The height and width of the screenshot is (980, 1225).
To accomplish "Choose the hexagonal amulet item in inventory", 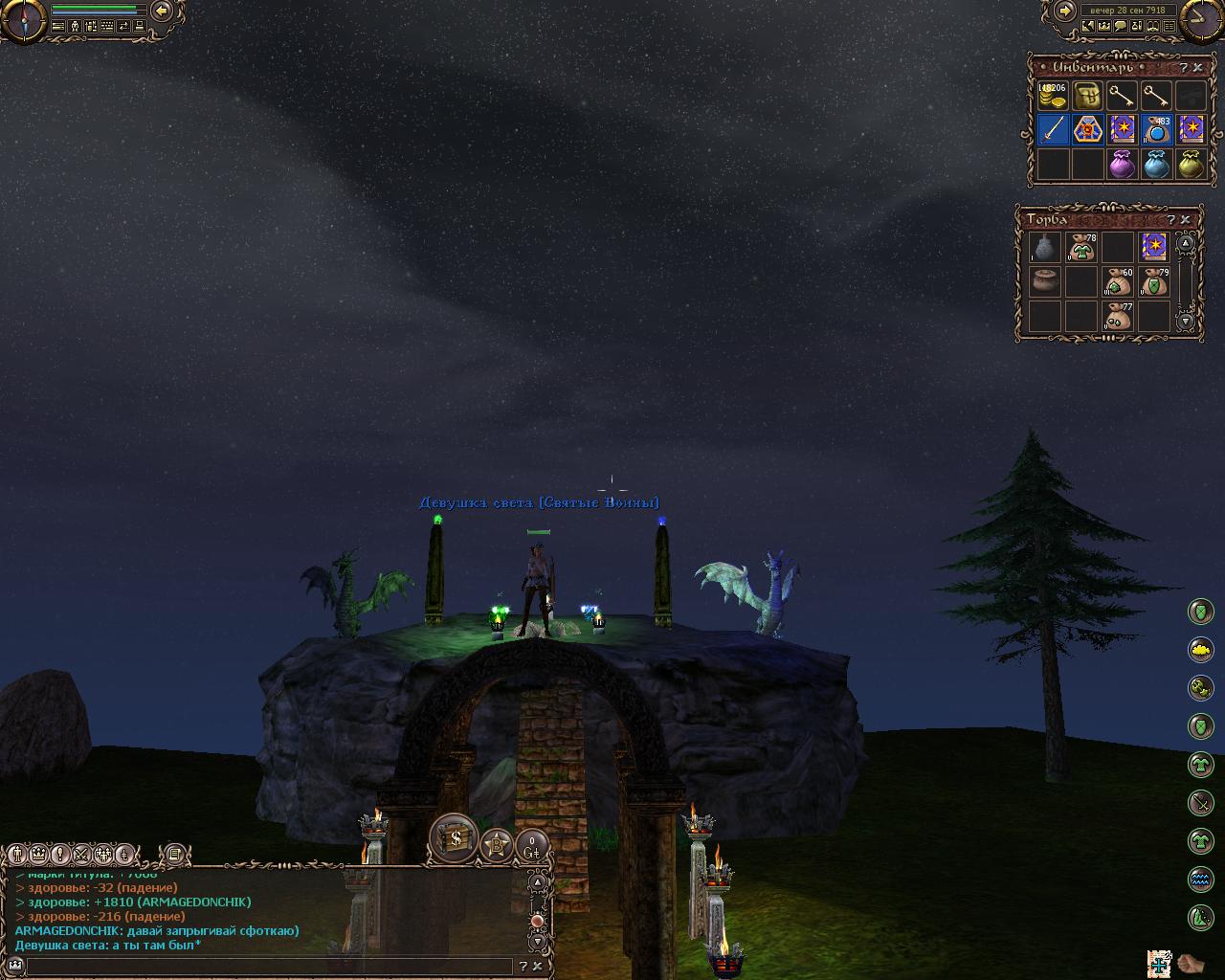I will (x=1087, y=129).
